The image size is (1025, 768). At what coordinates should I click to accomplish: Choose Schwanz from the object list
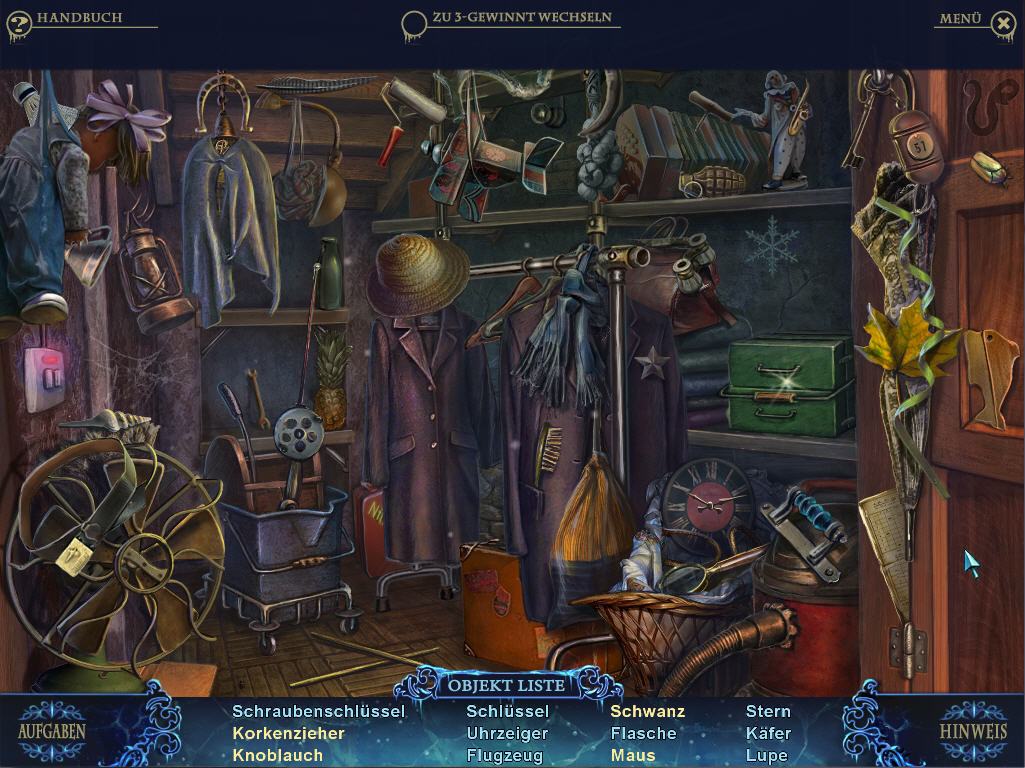(x=647, y=711)
